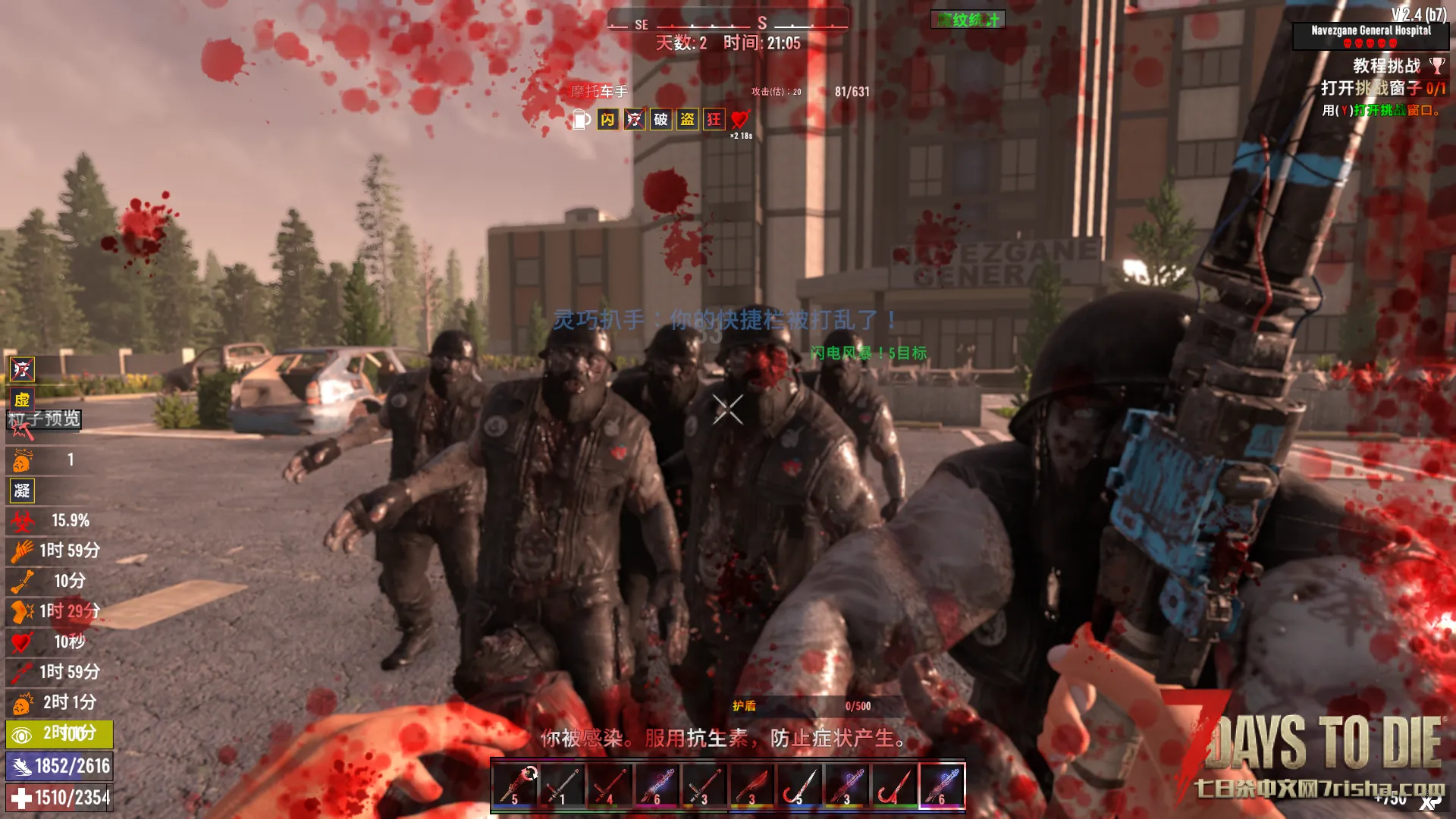Check the 盗 enemy buff icon
The height and width of the screenshot is (819, 1456).
687,120
